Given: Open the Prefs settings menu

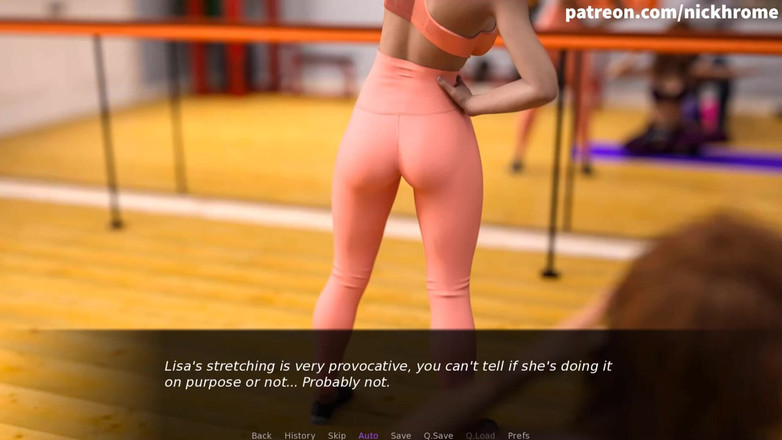Looking at the screenshot, I should point(518,435).
